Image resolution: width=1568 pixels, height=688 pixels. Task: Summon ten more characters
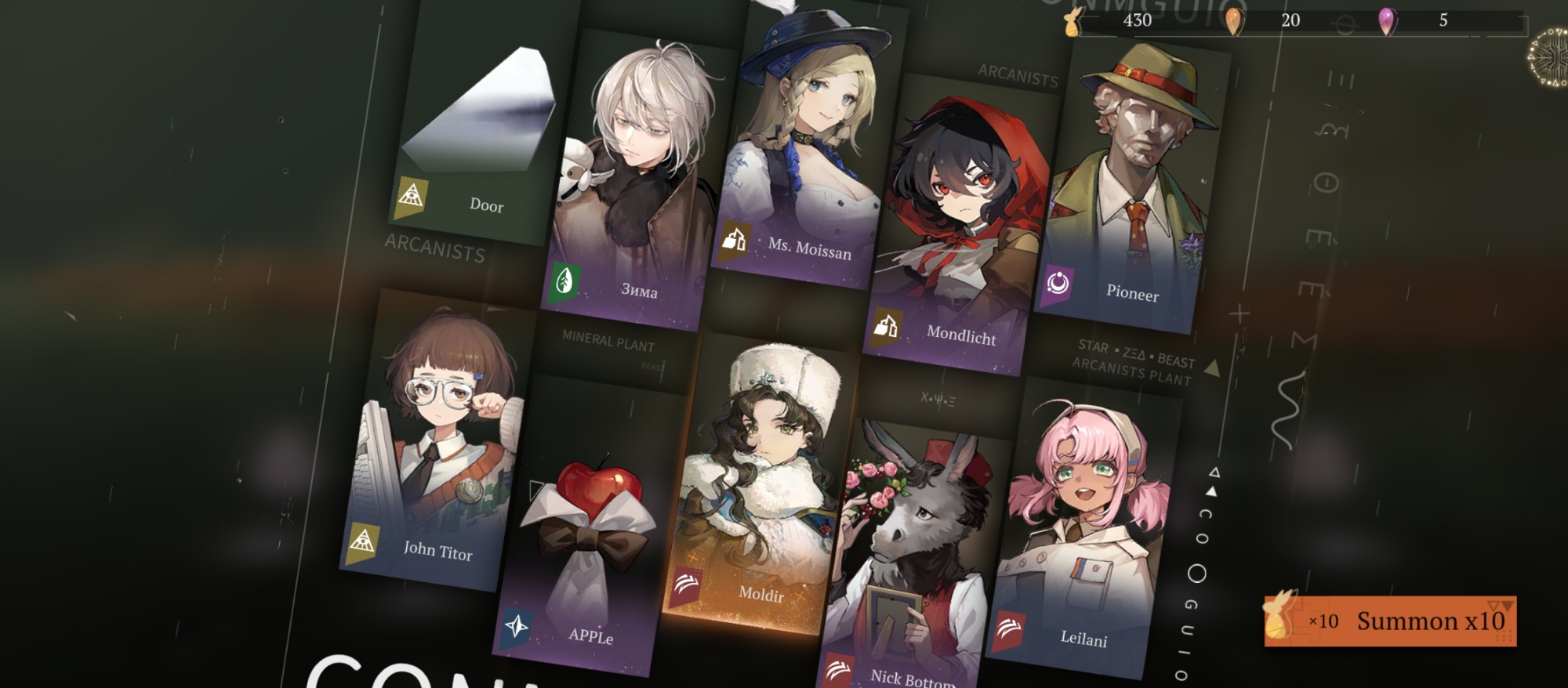coord(1390,621)
